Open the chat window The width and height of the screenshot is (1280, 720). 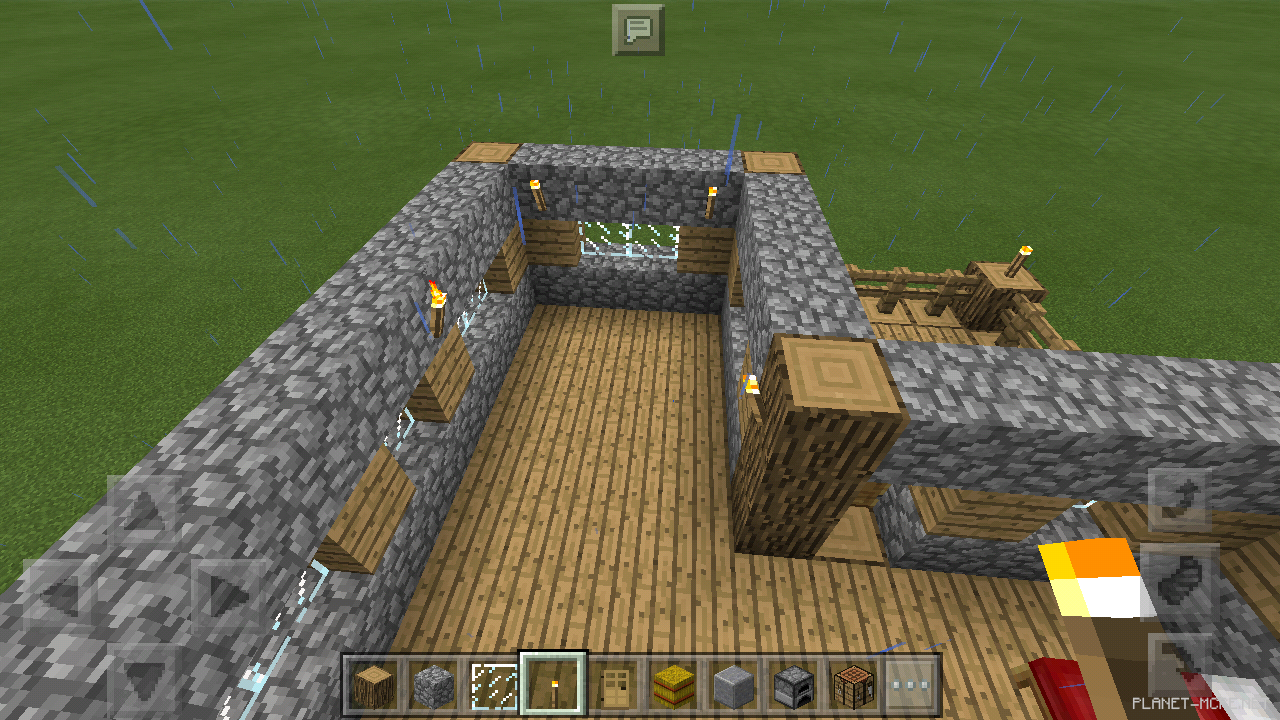point(639,29)
